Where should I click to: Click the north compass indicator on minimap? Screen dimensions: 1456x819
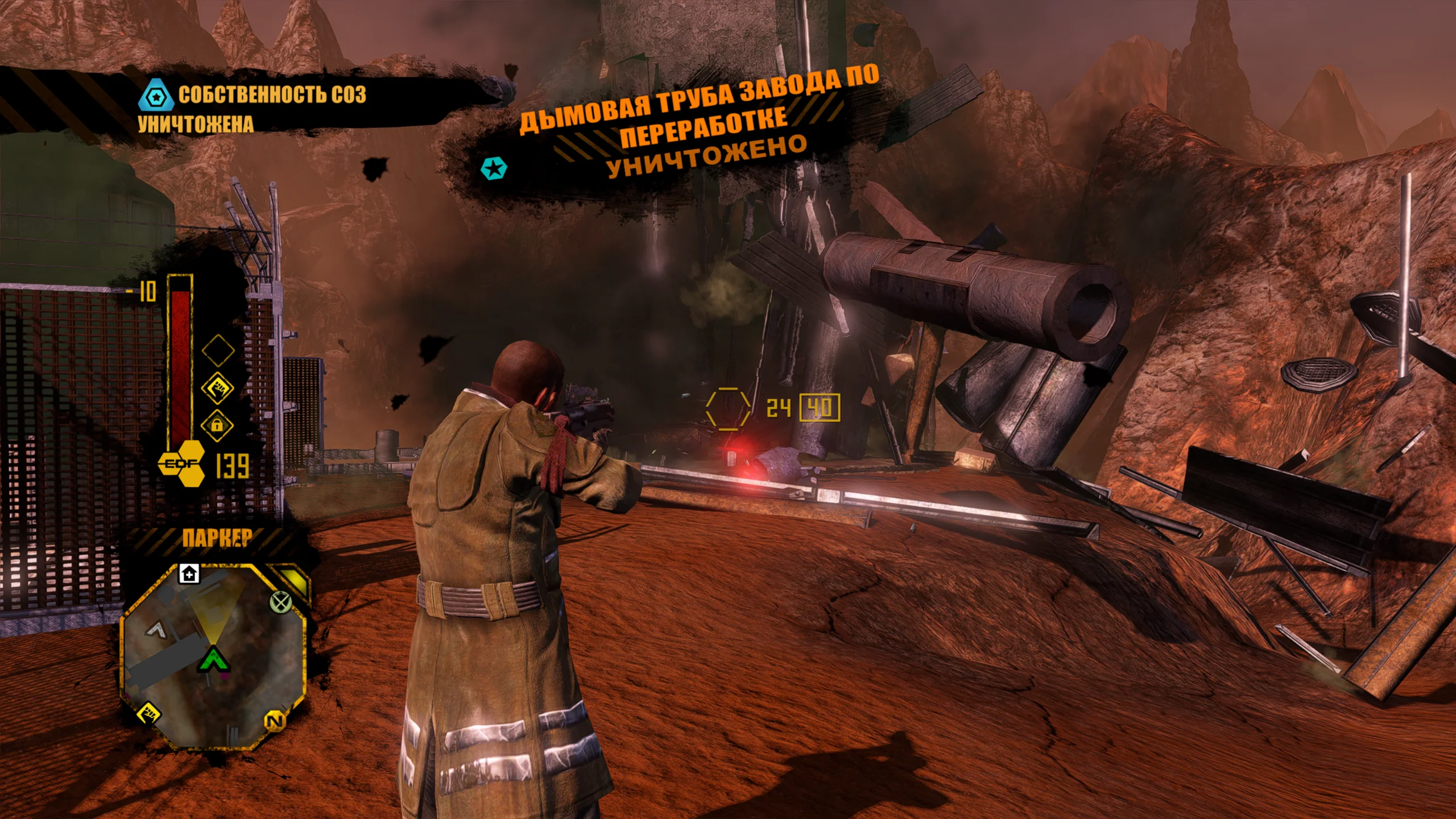[x=275, y=721]
